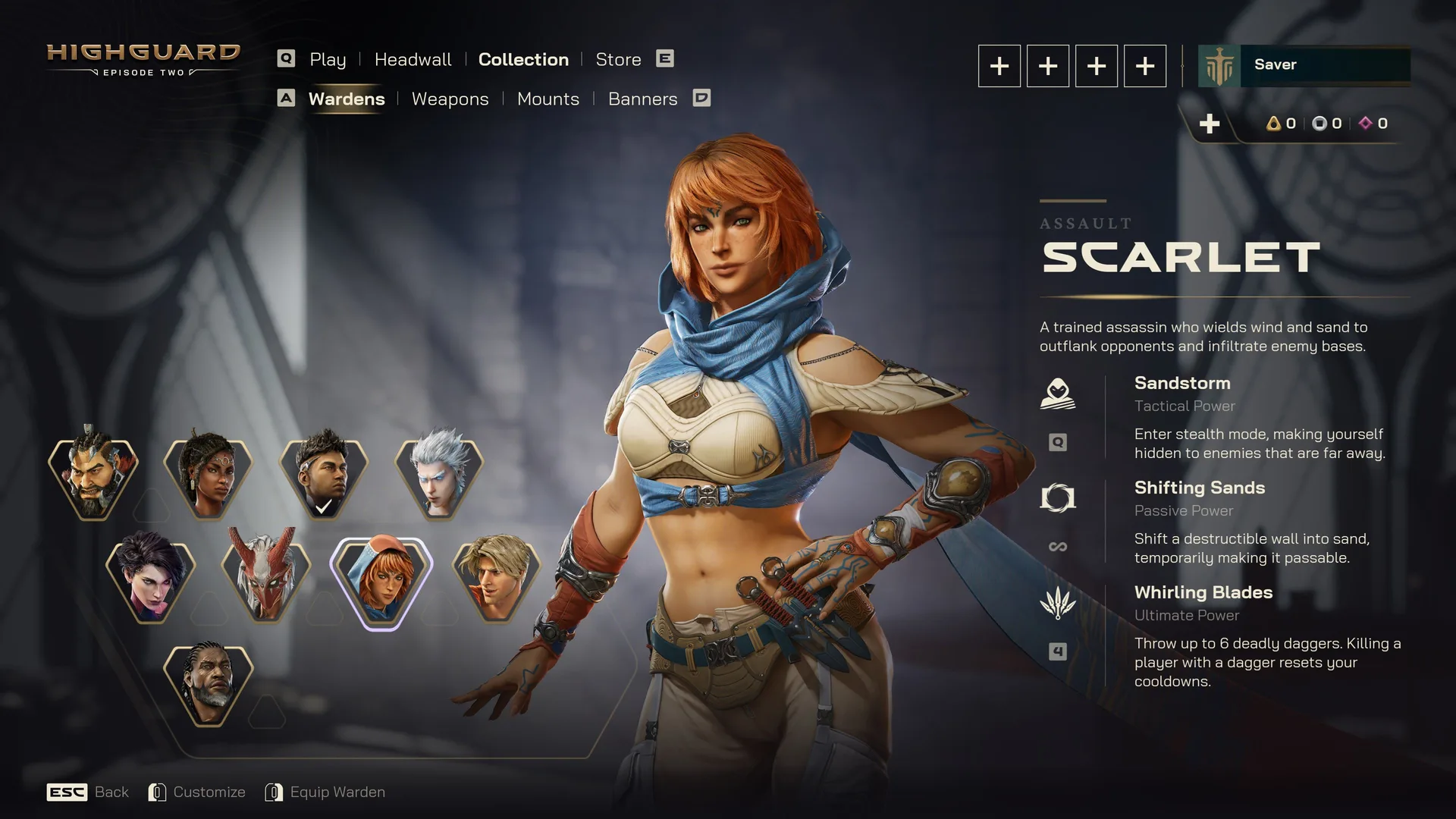1456x819 pixels.
Task: Open the Play menu
Action: pos(327,59)
